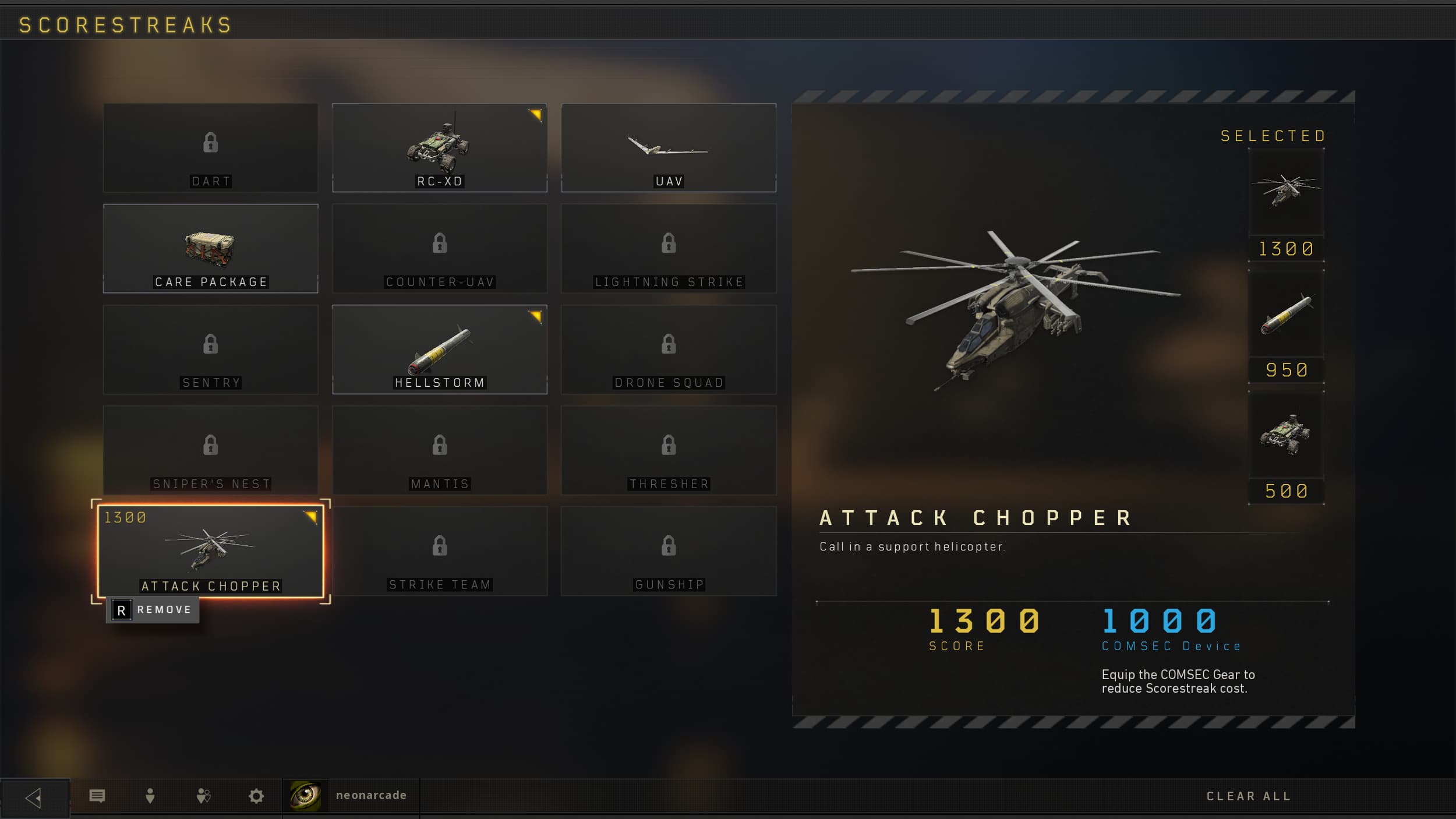Select the RC-XD scorestreak tile
Screen dimensions: 1456x819
tap(440, 147)
